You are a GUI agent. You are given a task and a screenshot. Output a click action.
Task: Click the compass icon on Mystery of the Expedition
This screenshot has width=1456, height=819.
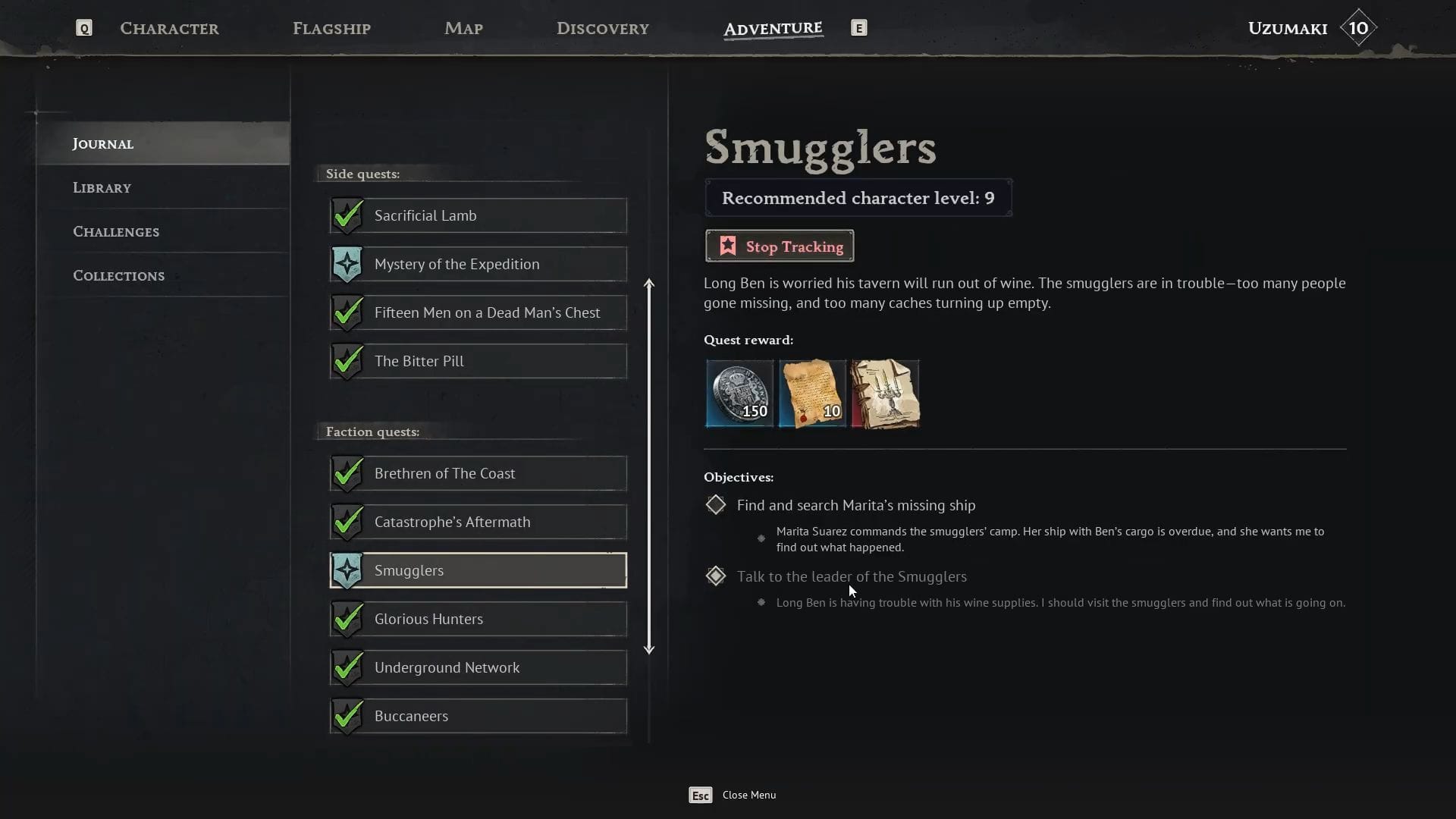click(x=347, y=264)
